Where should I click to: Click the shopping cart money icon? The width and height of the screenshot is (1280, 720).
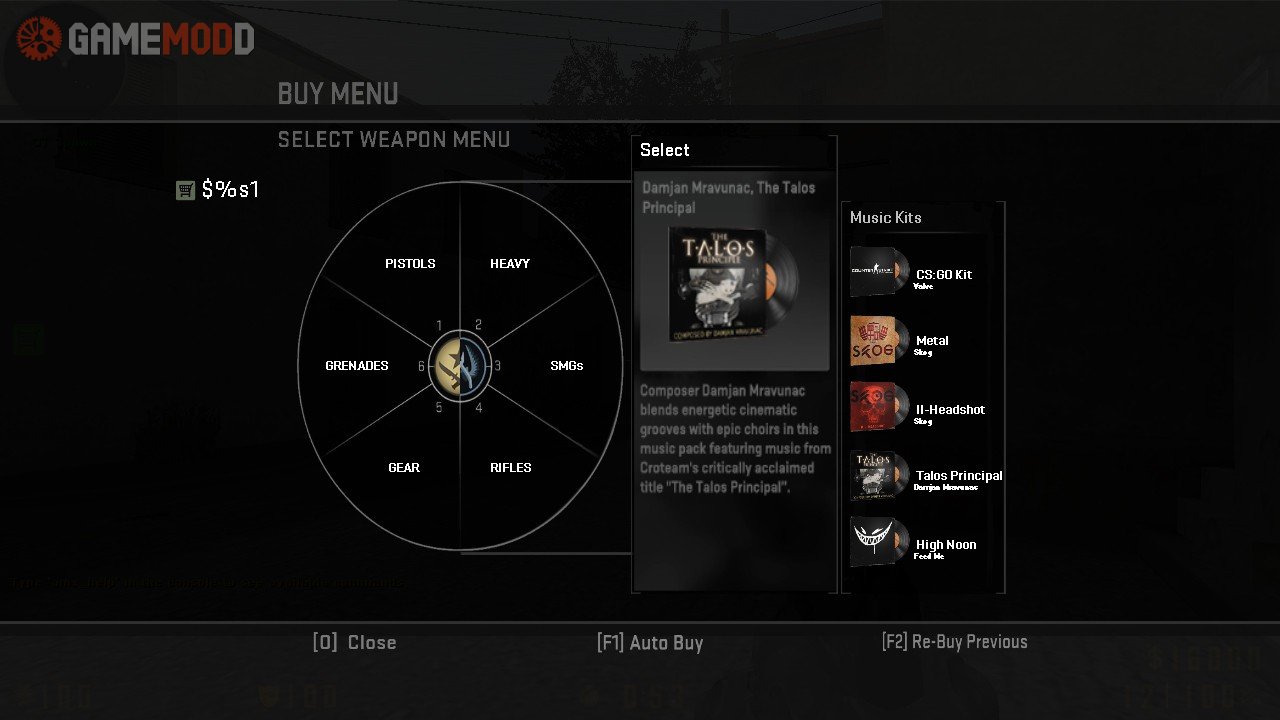click(185, 190)
